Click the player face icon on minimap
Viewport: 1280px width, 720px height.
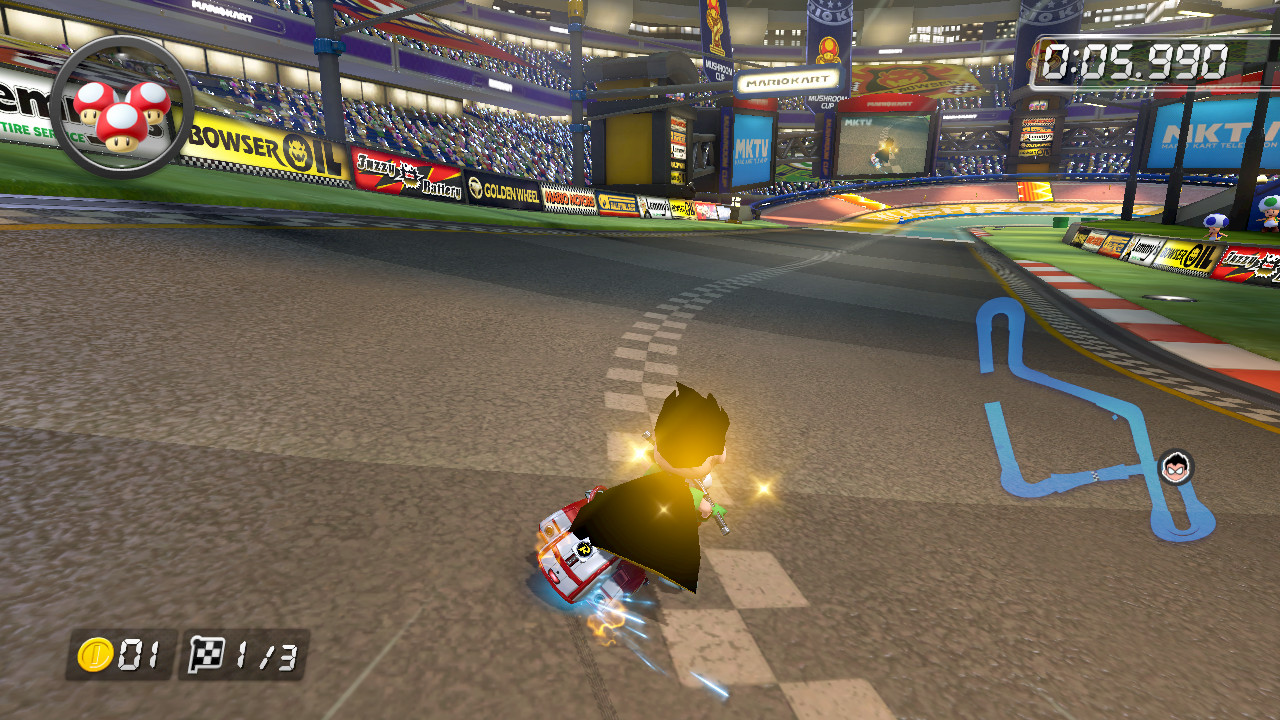[1176, 466]
